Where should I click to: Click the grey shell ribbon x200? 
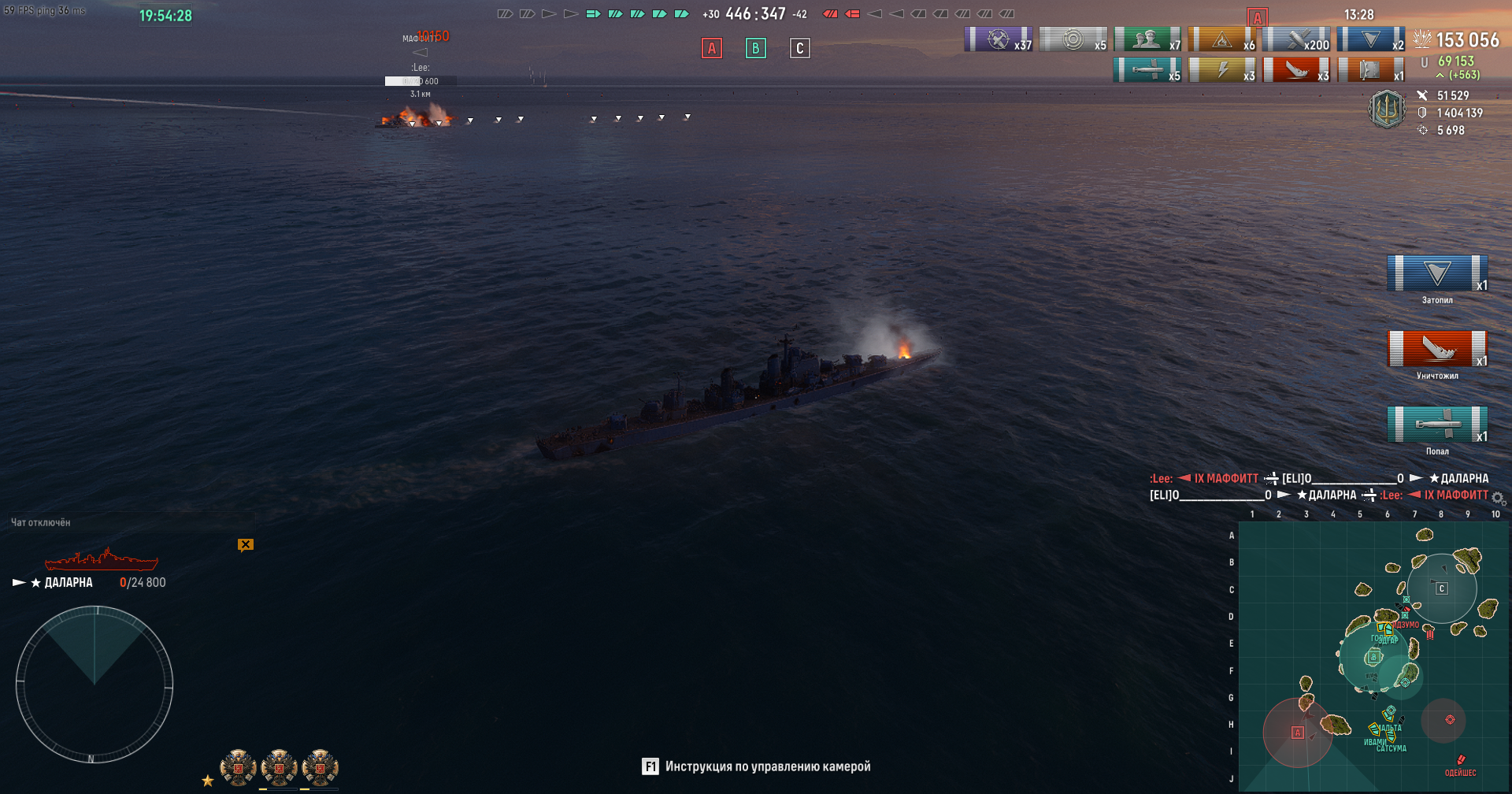point(1296,39)
